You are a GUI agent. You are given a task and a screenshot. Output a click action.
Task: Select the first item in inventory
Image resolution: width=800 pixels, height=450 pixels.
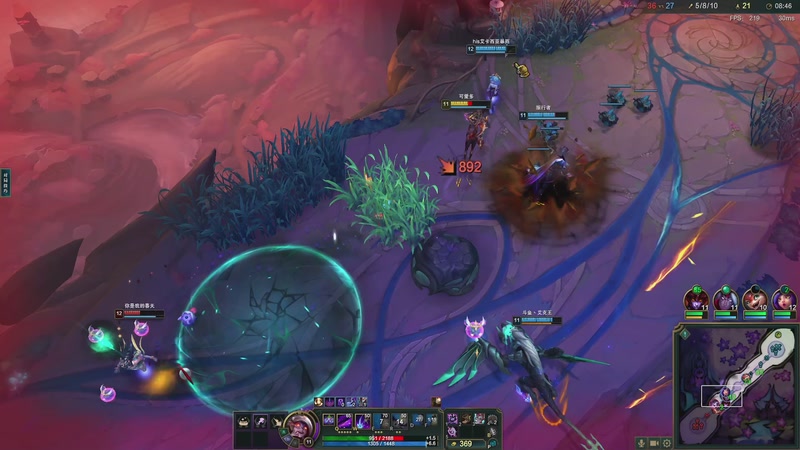(x=452, y=419)
